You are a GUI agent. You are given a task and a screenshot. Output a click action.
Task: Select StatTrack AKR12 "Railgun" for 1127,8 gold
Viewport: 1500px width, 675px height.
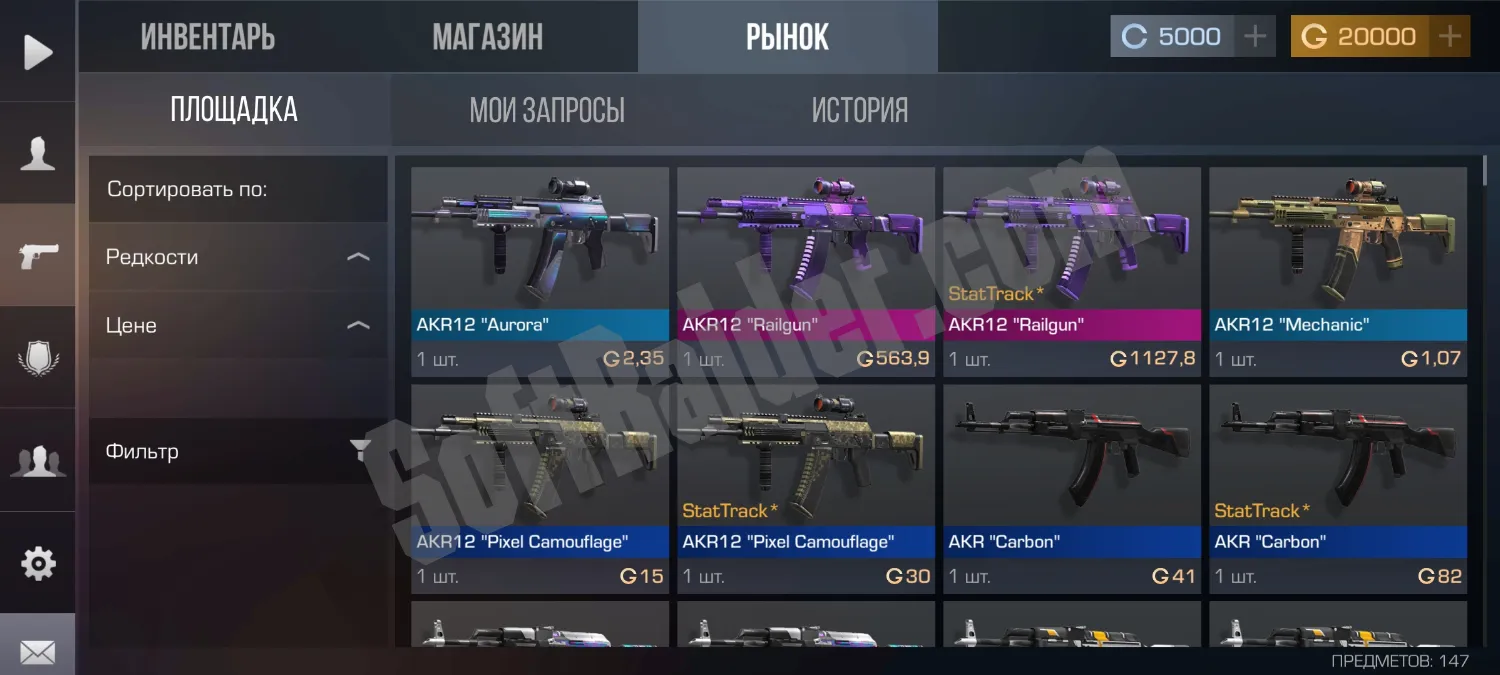pyautogui.click(x=1072, y=270)
